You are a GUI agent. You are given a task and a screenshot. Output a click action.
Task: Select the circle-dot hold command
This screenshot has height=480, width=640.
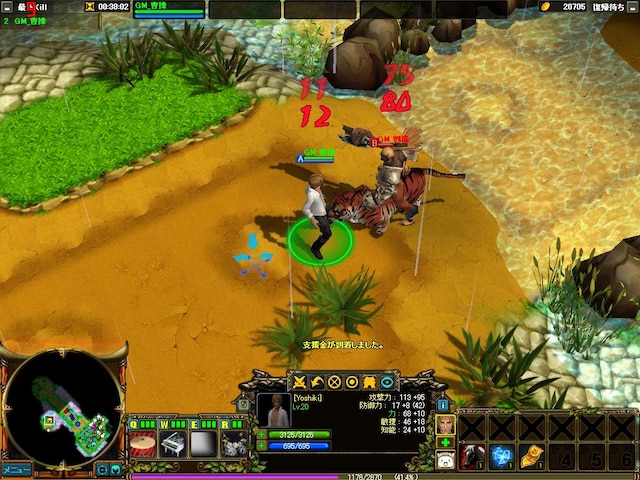point(351,381)
